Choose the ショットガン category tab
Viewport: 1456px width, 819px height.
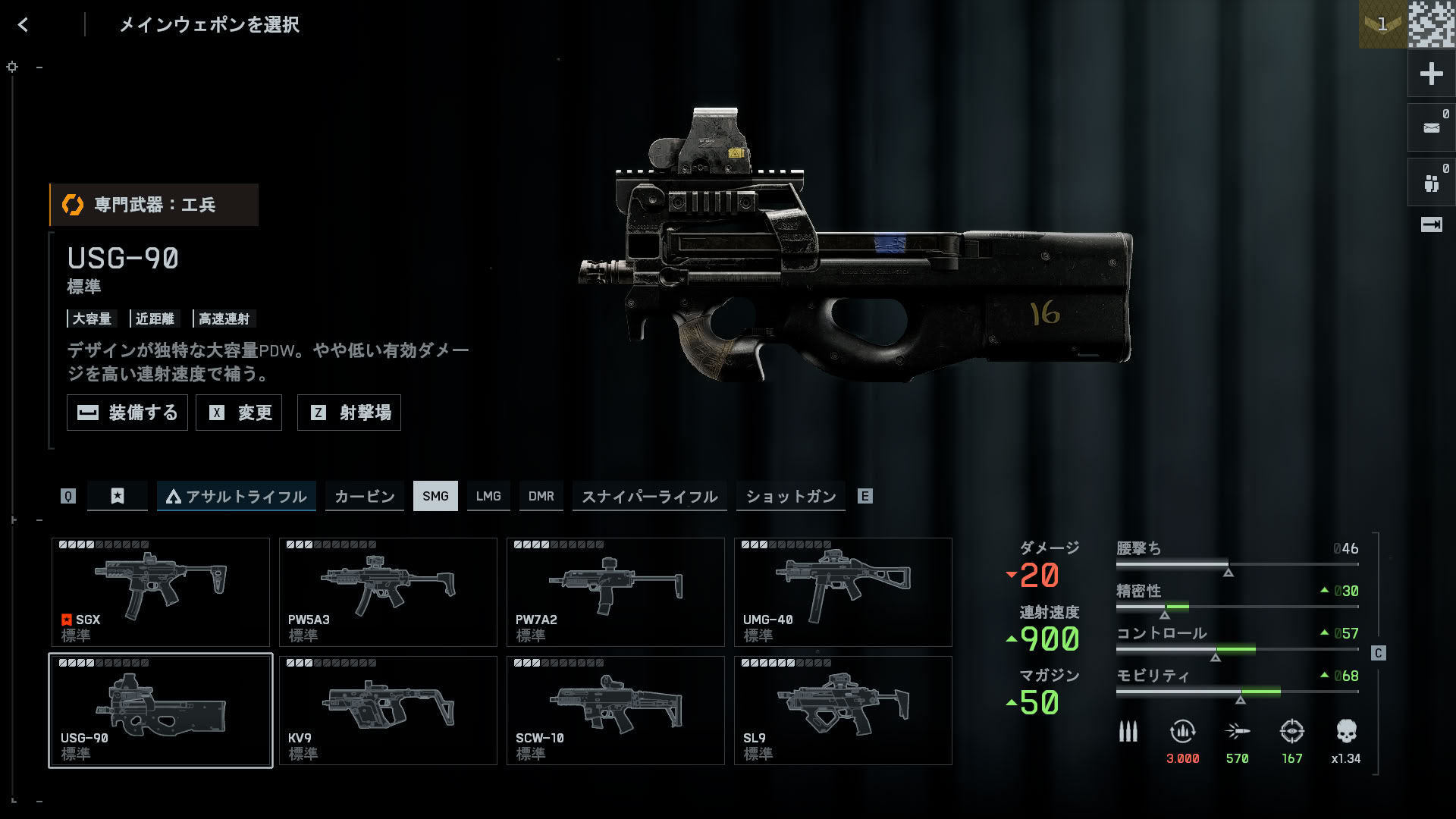pyautogui.click(x=790, y=496)
